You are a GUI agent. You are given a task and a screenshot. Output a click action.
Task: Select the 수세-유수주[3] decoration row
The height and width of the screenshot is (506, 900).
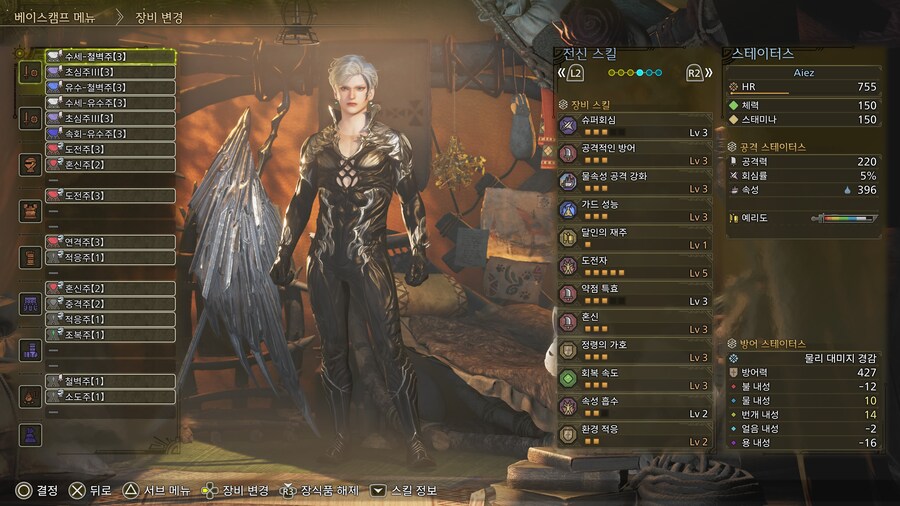tap(110, 103)
